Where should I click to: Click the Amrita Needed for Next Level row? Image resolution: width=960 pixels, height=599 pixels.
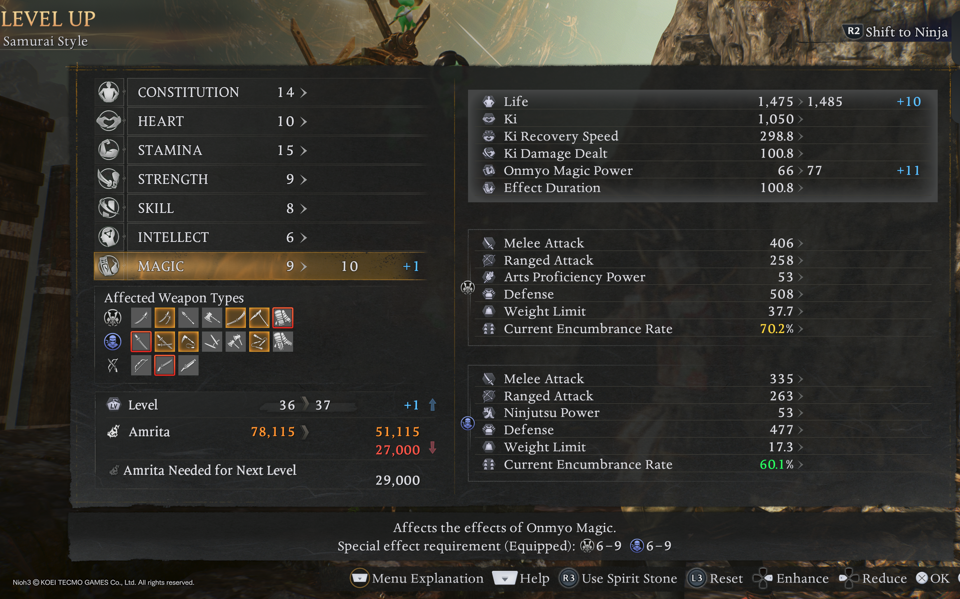point(265,471)
